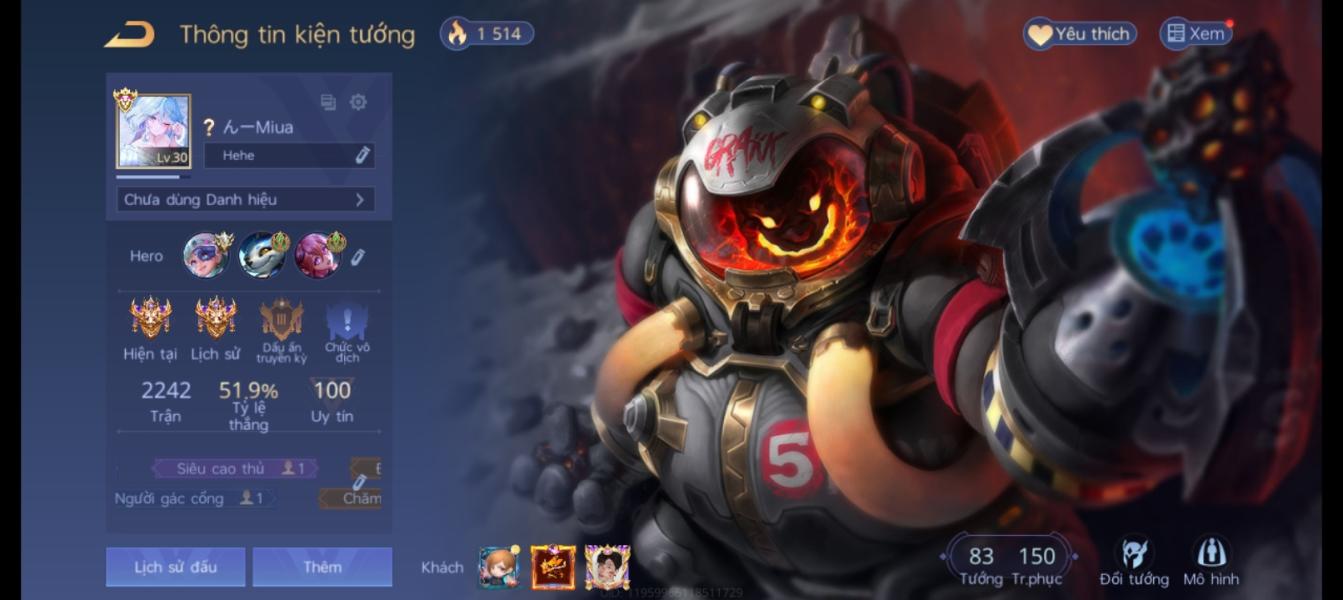Tap the Yêu thích favorite button
The height and width of the screenshot is (600, 1343).
coord(1080,34)
